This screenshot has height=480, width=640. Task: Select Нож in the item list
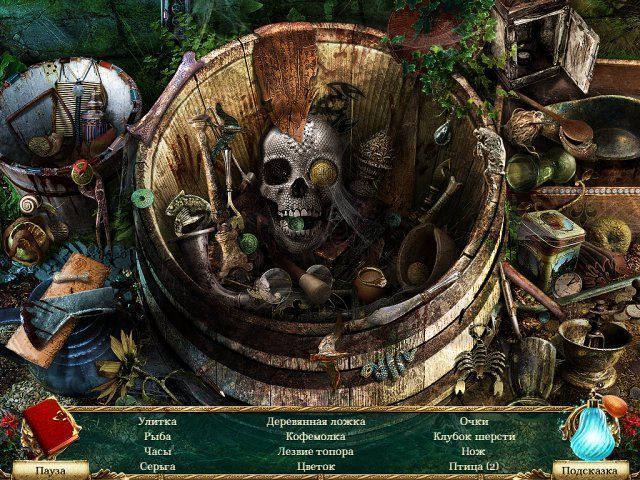pos(474,452)
